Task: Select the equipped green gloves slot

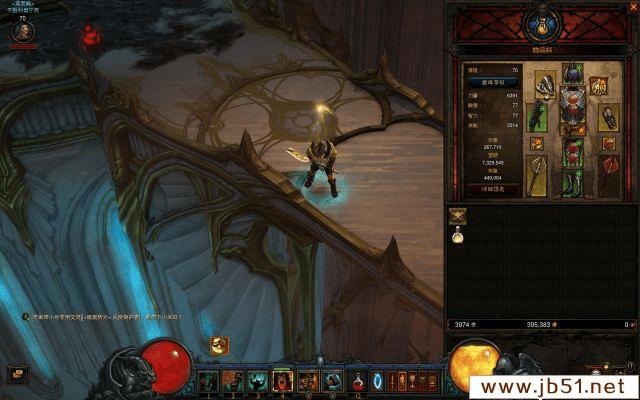Action: (537, 116)
